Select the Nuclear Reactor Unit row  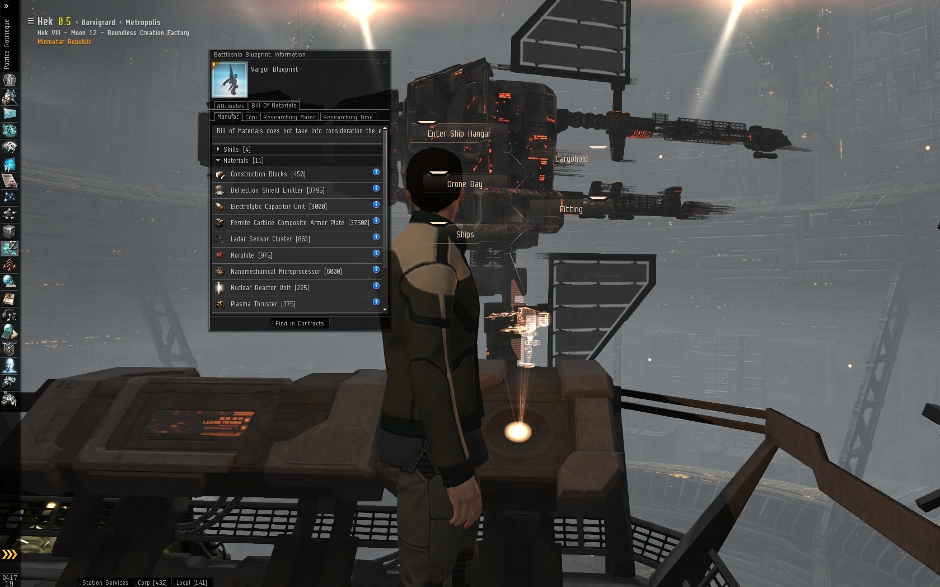click(x=290, y=287)
